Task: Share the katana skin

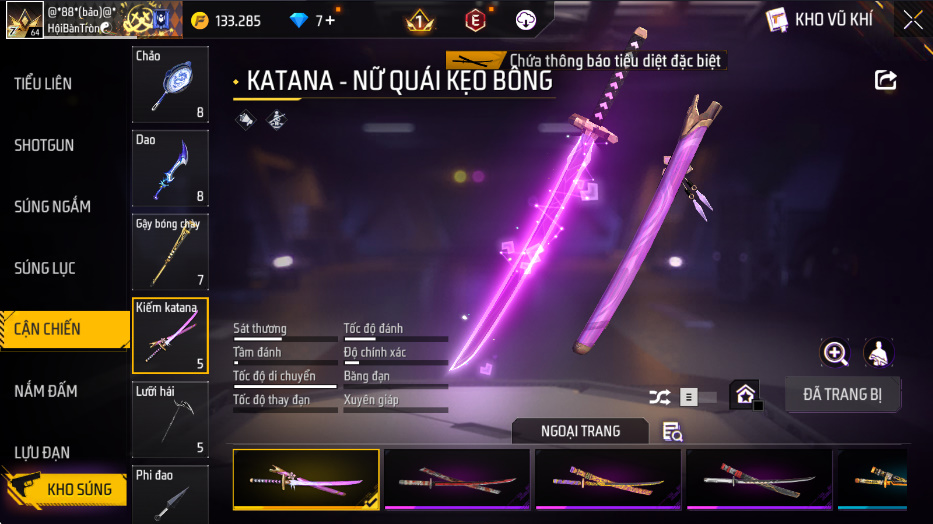Action: tap(885, 80)
